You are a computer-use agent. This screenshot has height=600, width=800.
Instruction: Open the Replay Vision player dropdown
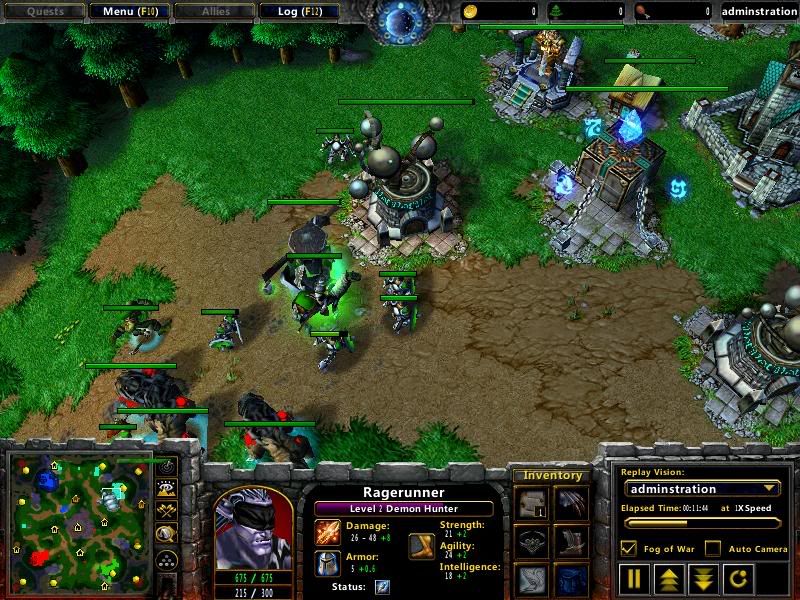(701, 489)
